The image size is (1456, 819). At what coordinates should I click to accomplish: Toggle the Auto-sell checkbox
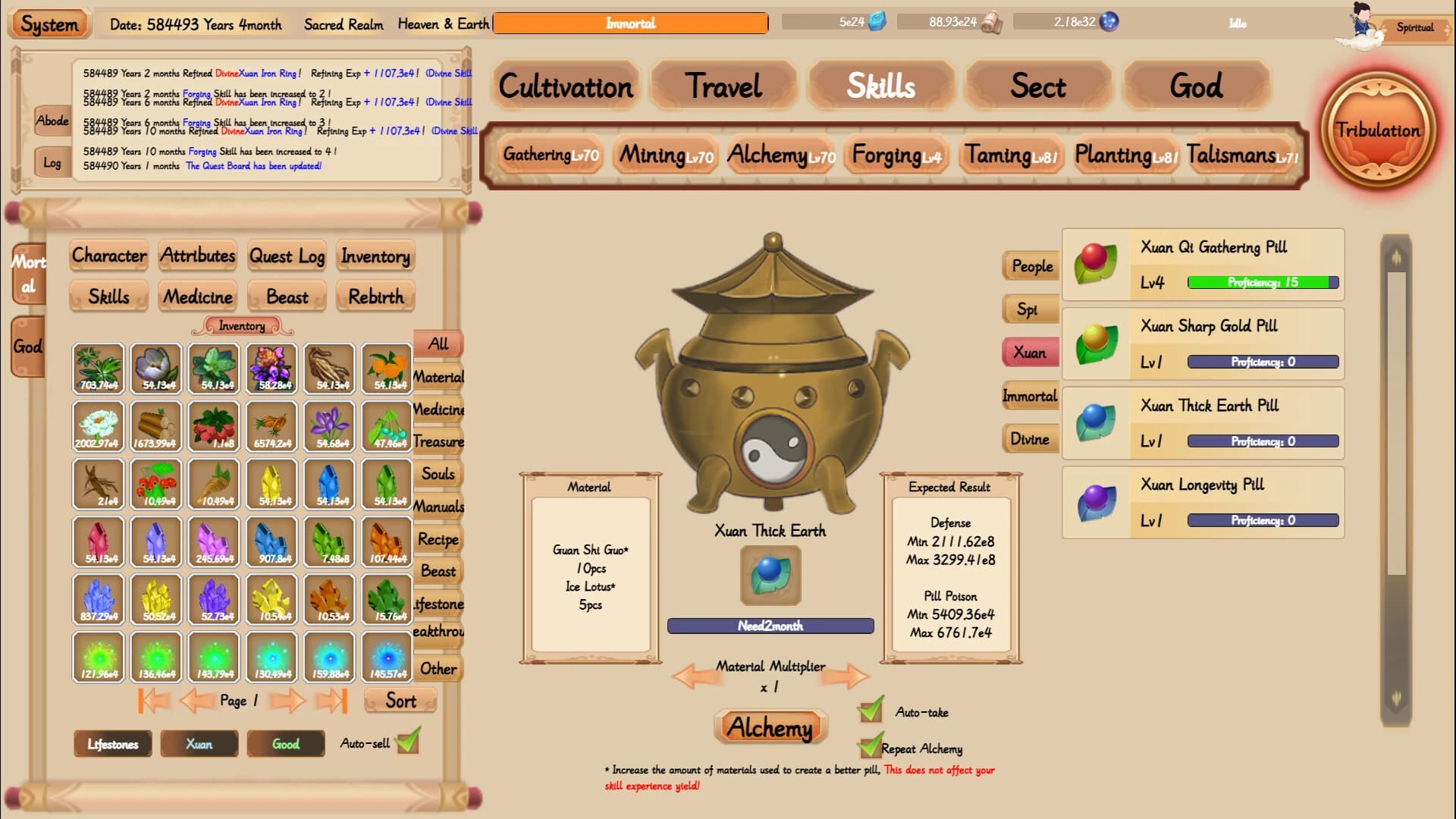click(x=407, y=743)
